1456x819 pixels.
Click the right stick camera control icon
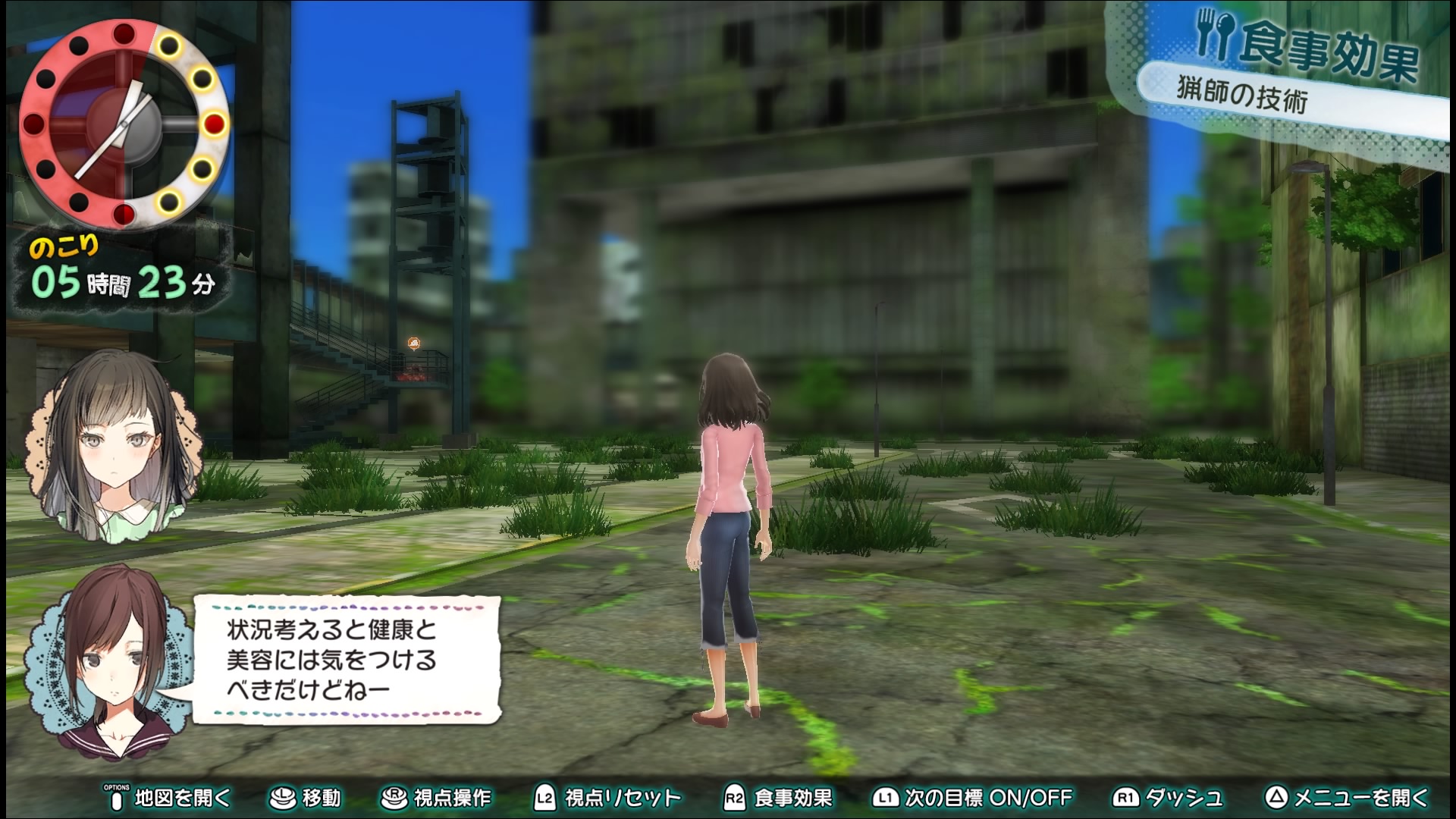coord(394,797)
